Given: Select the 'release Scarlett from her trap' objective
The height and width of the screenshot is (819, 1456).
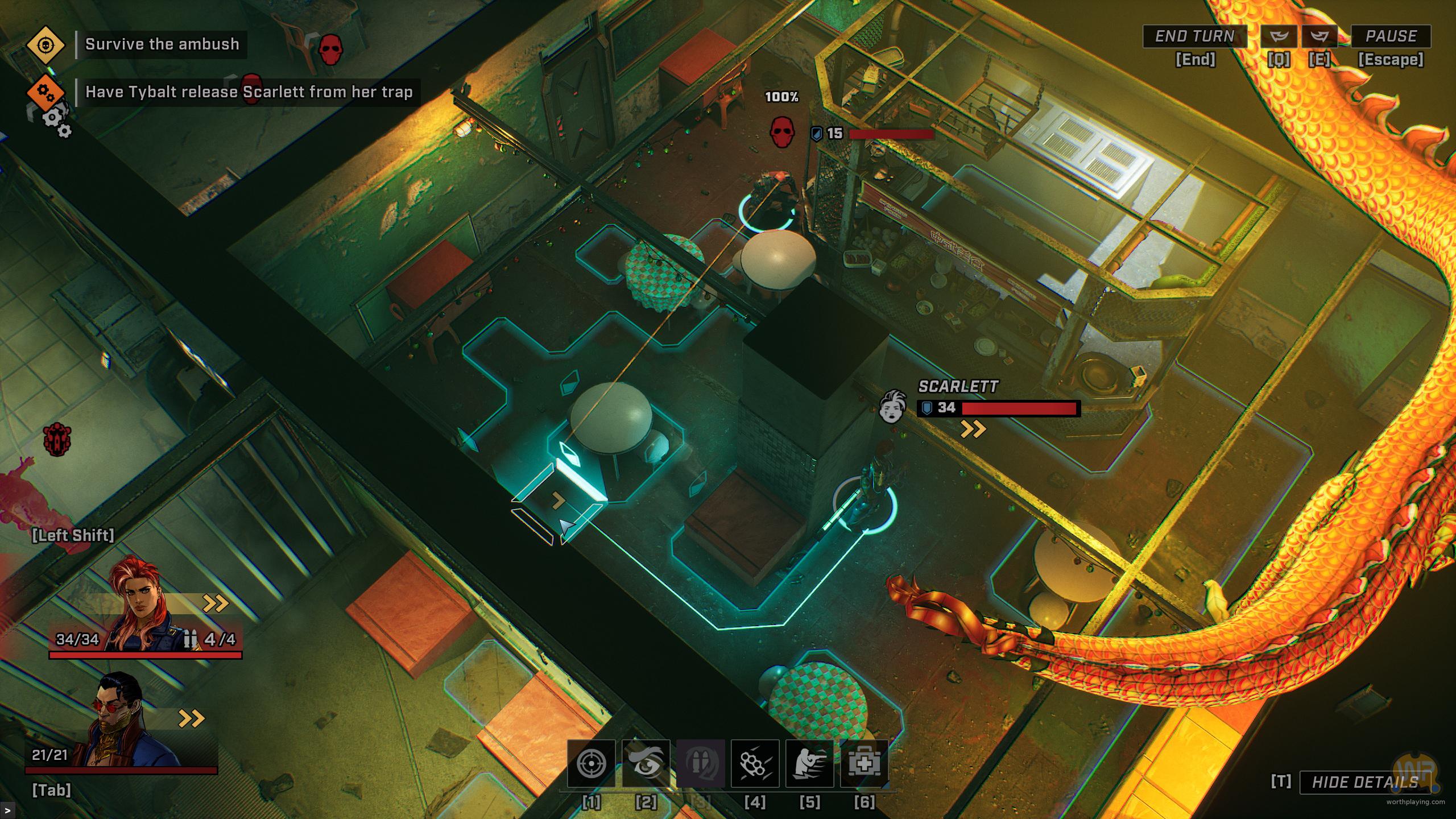Looking at the screenshot, I should 249,92.
